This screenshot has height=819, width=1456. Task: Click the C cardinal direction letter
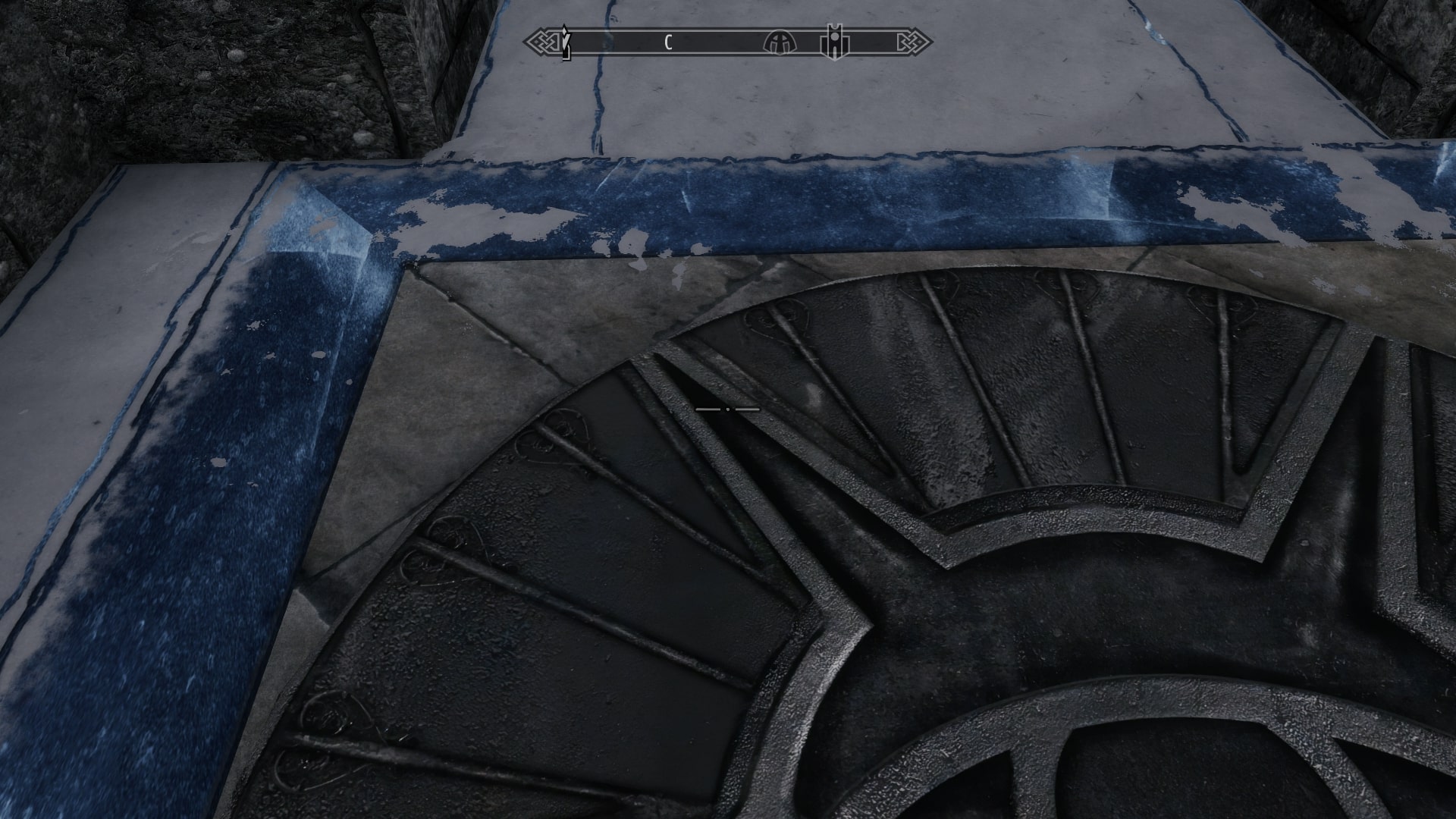667,43
